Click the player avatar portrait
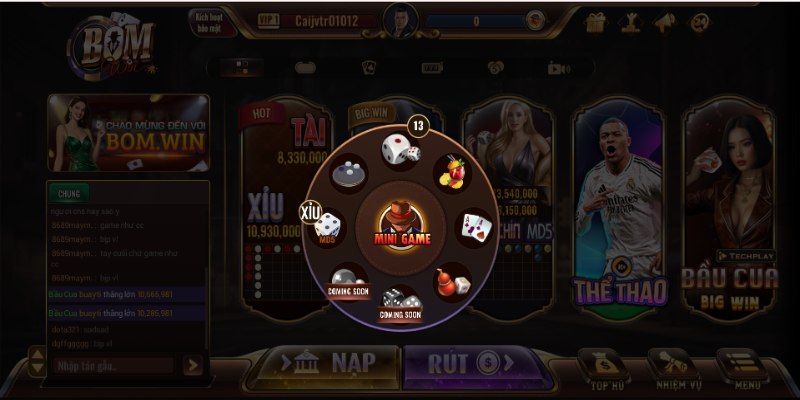Viewport: 800px width, 400px height. [400, 20]
